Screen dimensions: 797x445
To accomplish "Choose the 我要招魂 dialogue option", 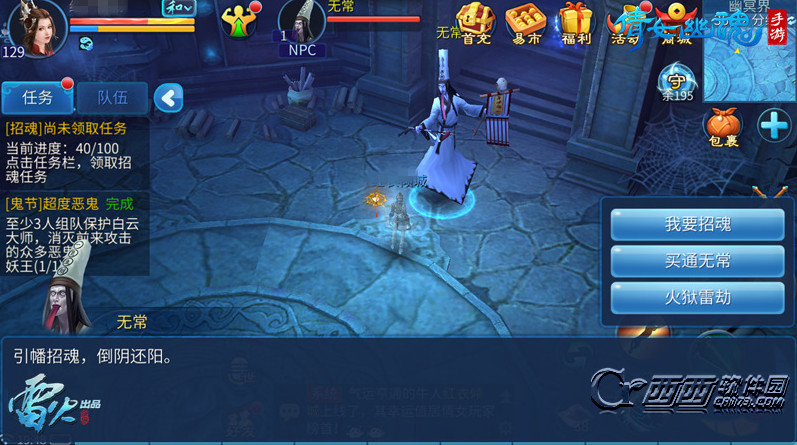I will [x=697, y=225].
